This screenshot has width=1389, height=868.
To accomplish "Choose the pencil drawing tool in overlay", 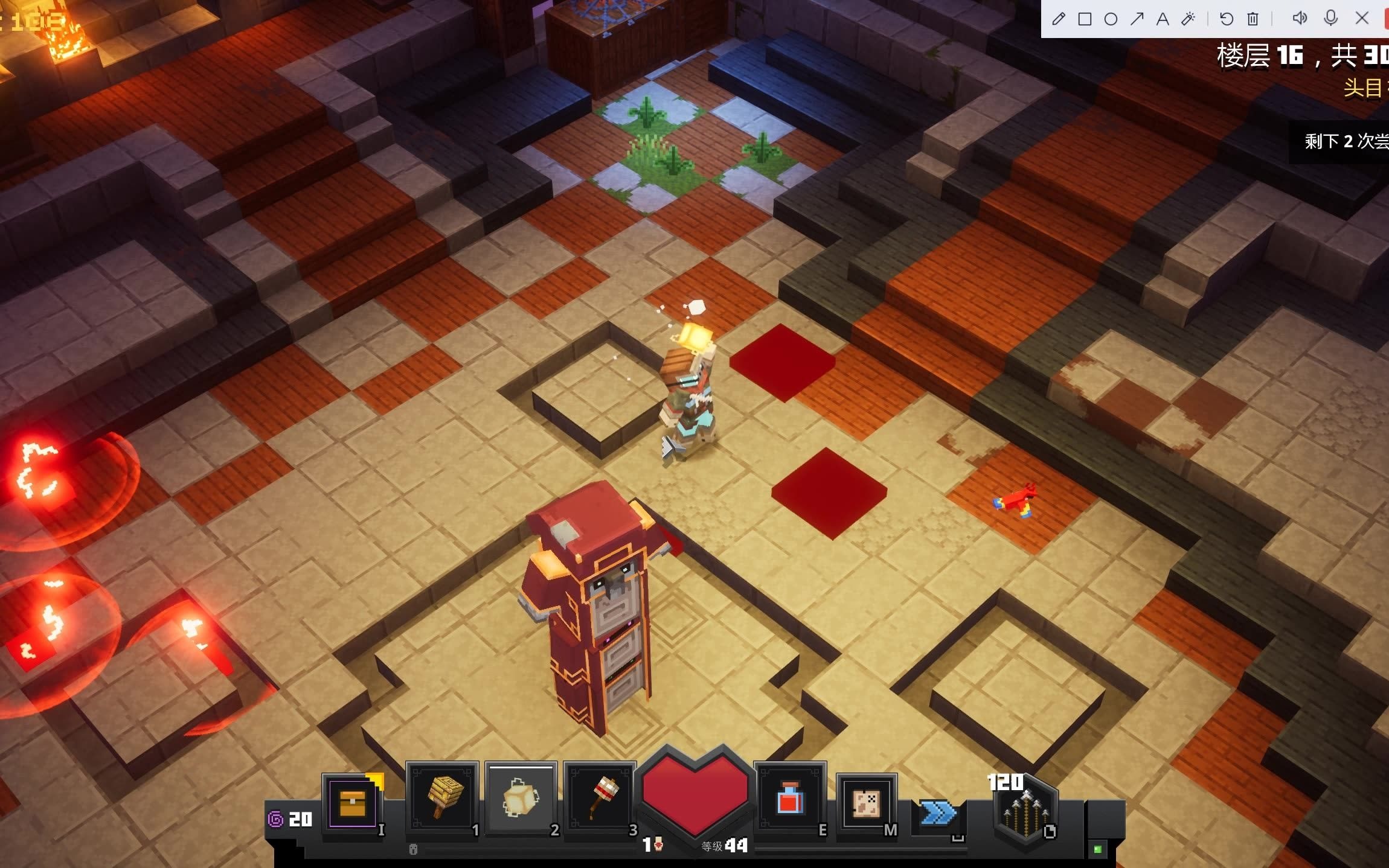I will 1058,19.
